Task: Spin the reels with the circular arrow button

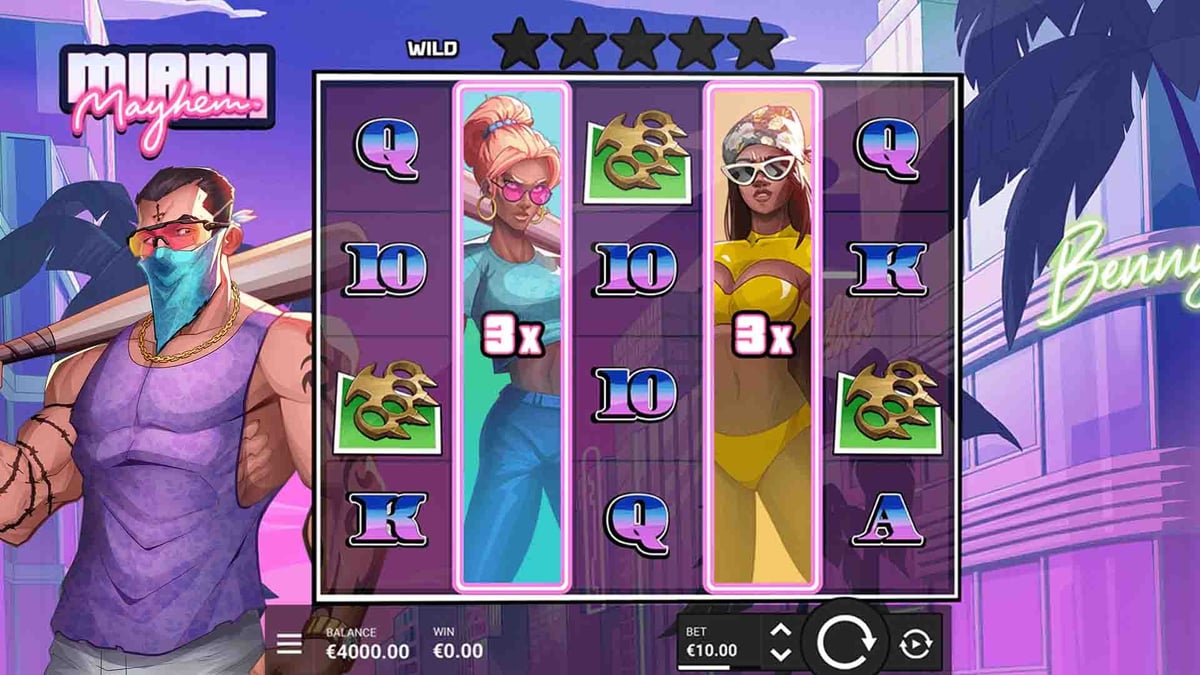Action: coord(846,640)
